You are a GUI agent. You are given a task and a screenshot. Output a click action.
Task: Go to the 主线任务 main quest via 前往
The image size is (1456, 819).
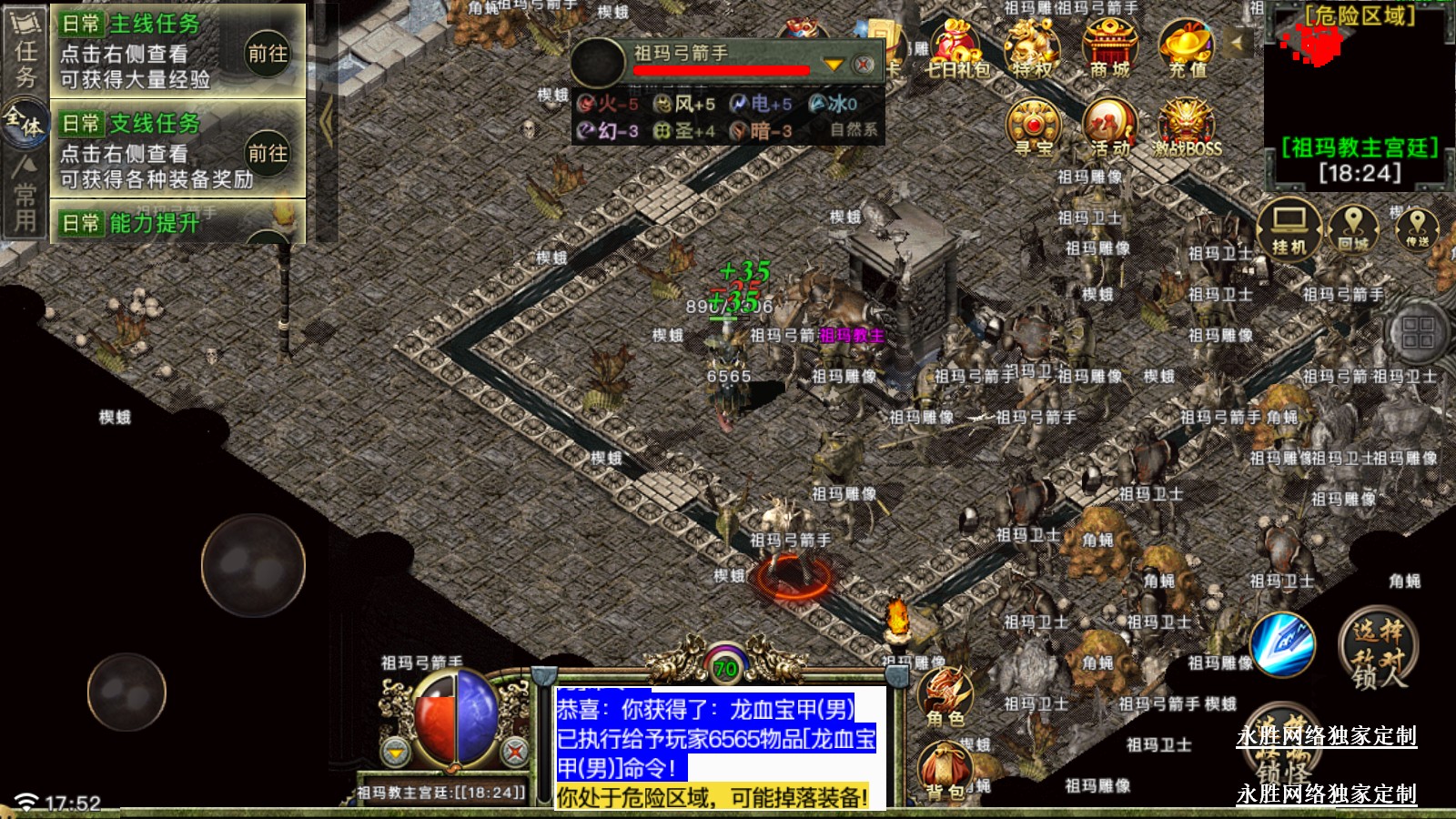tap(268, 54)
